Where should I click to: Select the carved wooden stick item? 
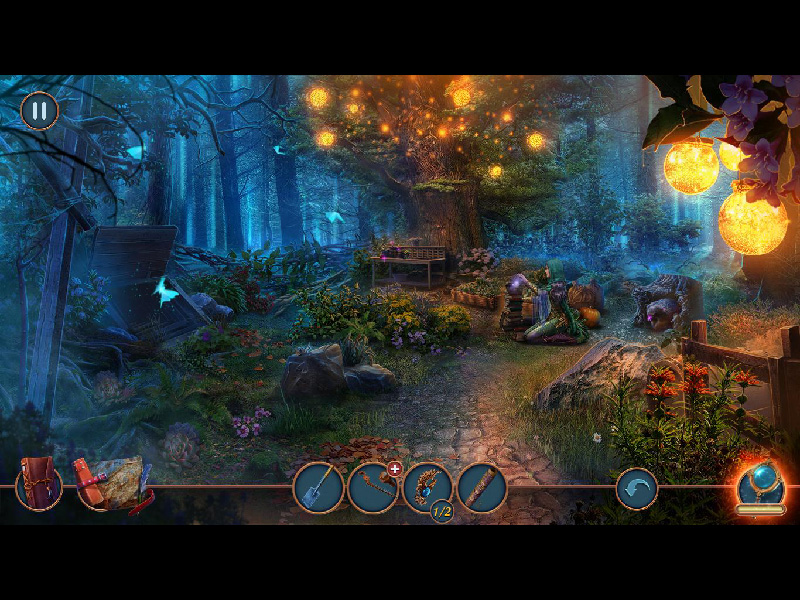[x=482, y=488]
